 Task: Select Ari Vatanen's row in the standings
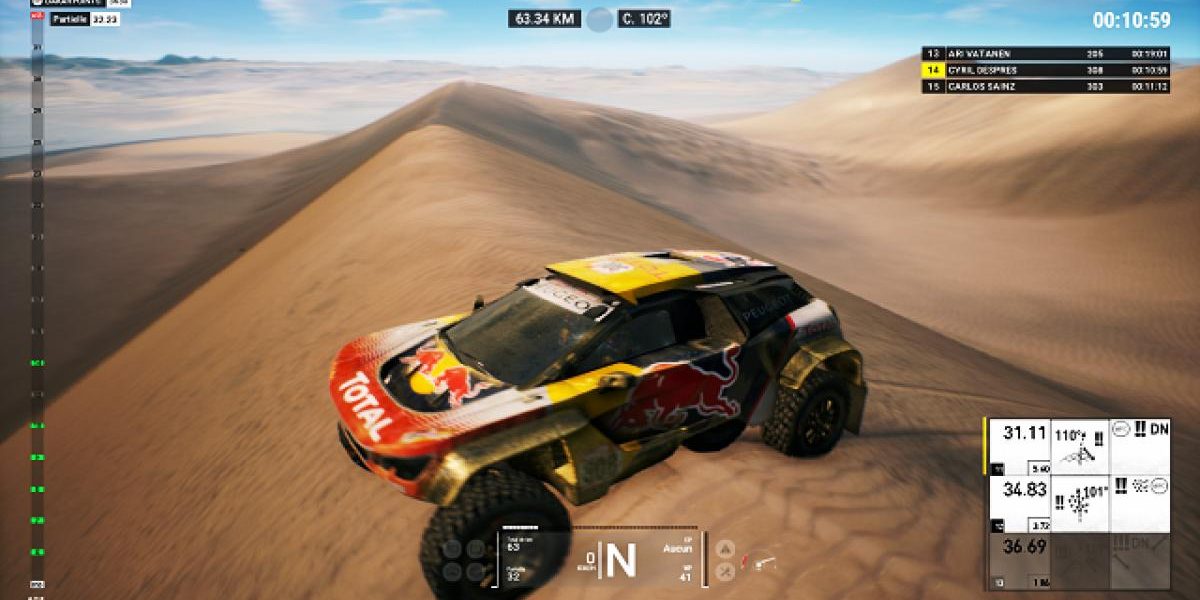tap(1046, 54)
